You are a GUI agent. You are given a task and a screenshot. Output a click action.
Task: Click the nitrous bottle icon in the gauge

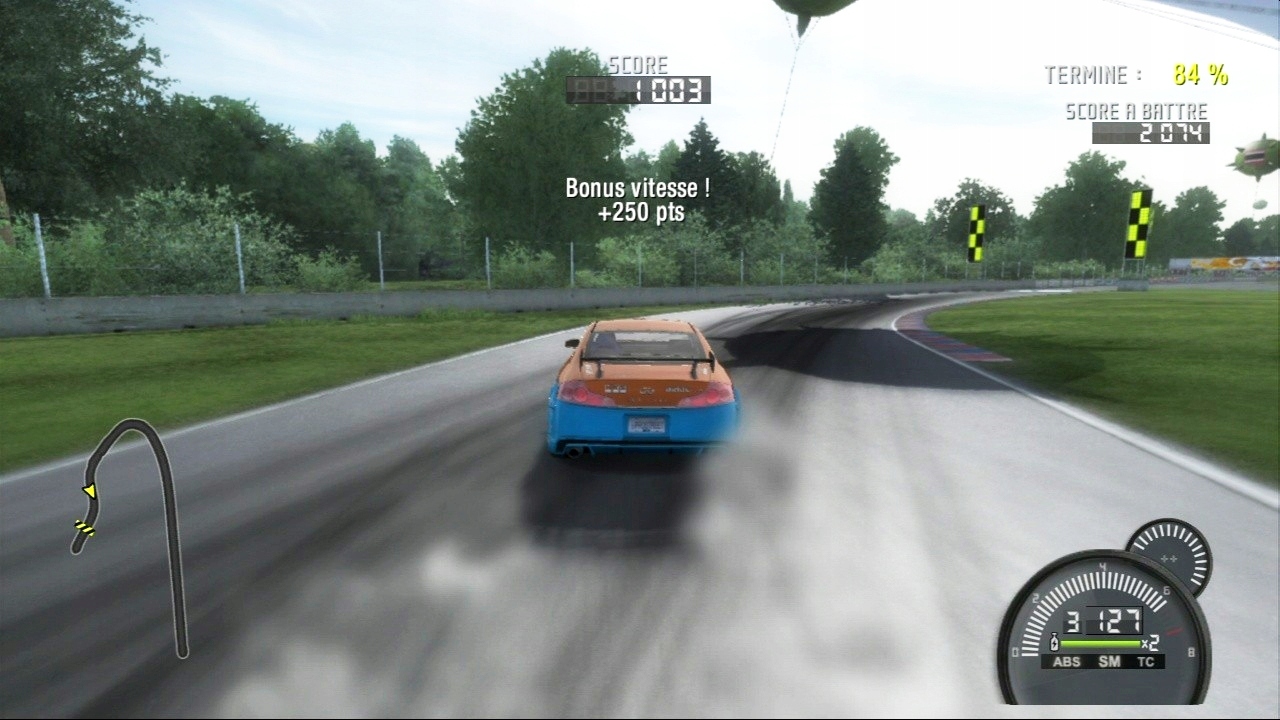click(1054, 643)
